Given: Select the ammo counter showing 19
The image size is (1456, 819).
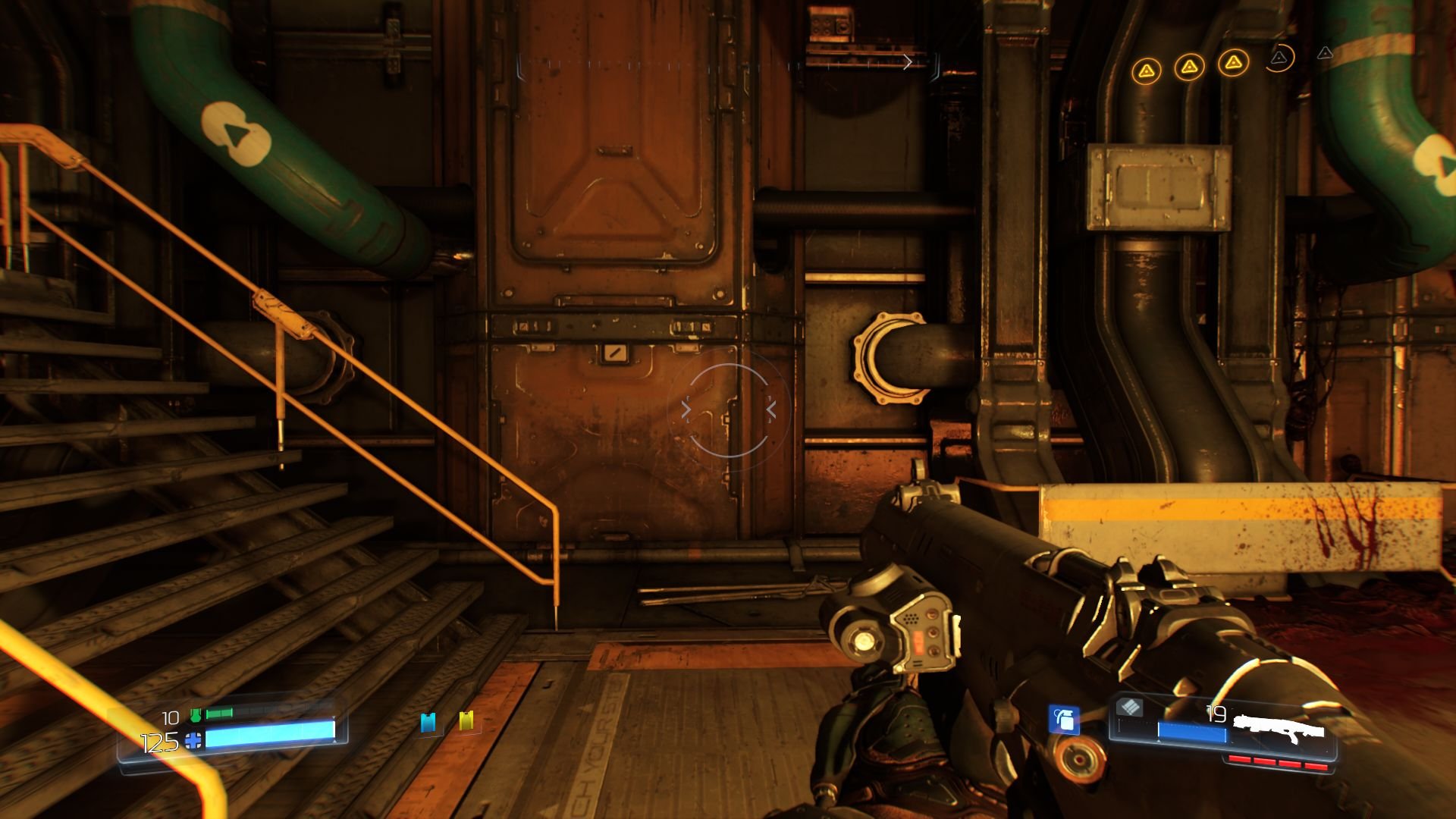Looking at the screenshot, I should pyautogui.click(x=1215, y=715).
